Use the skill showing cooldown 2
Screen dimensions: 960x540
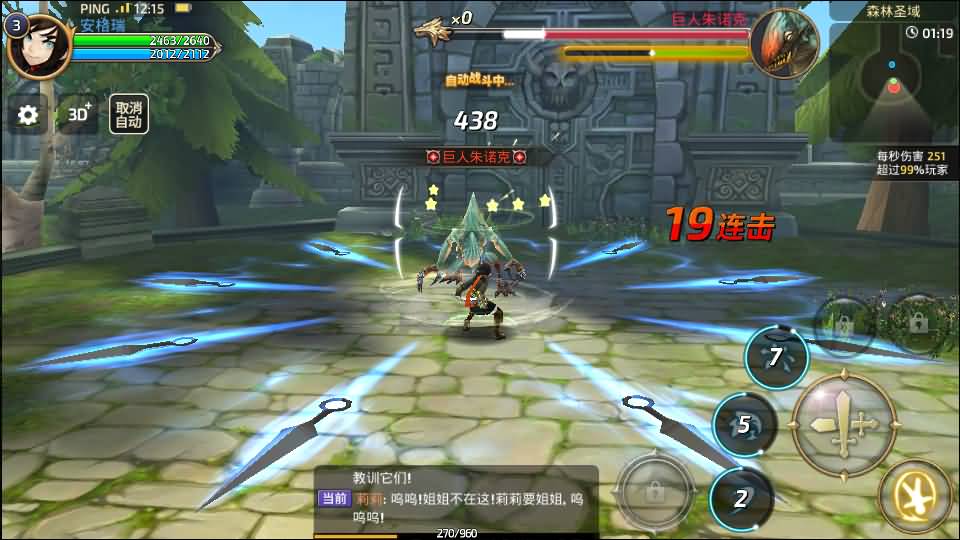[x=742, y=498]
